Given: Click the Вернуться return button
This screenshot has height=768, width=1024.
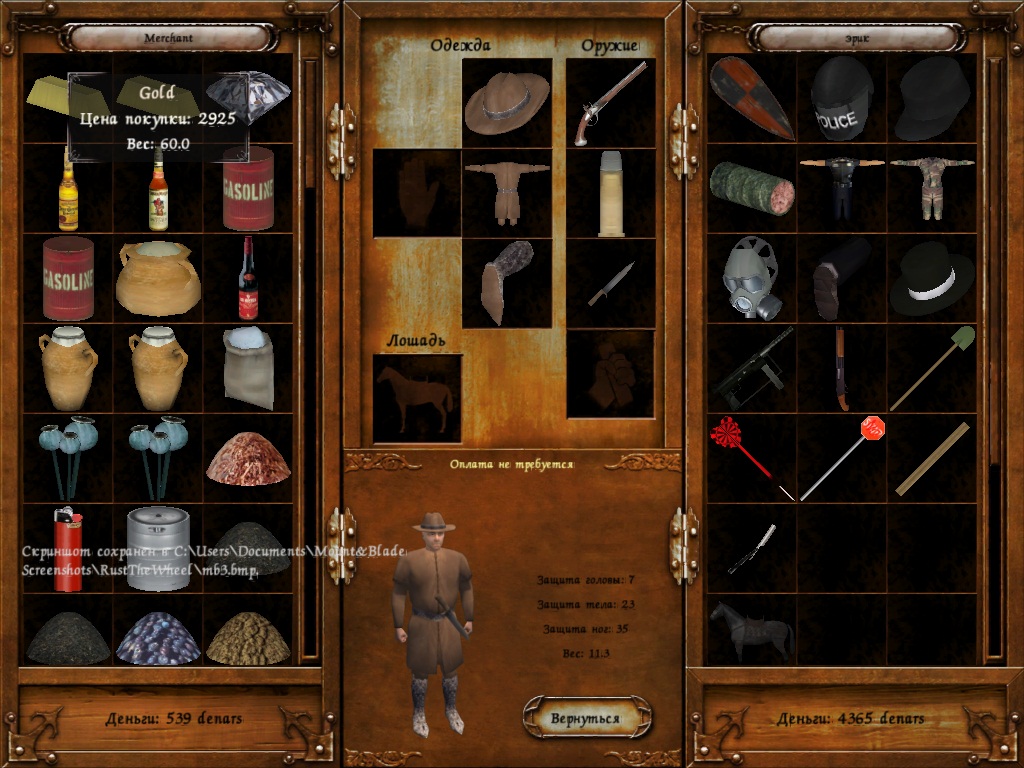Looking at the screenshot, I should tap(586, 718).
